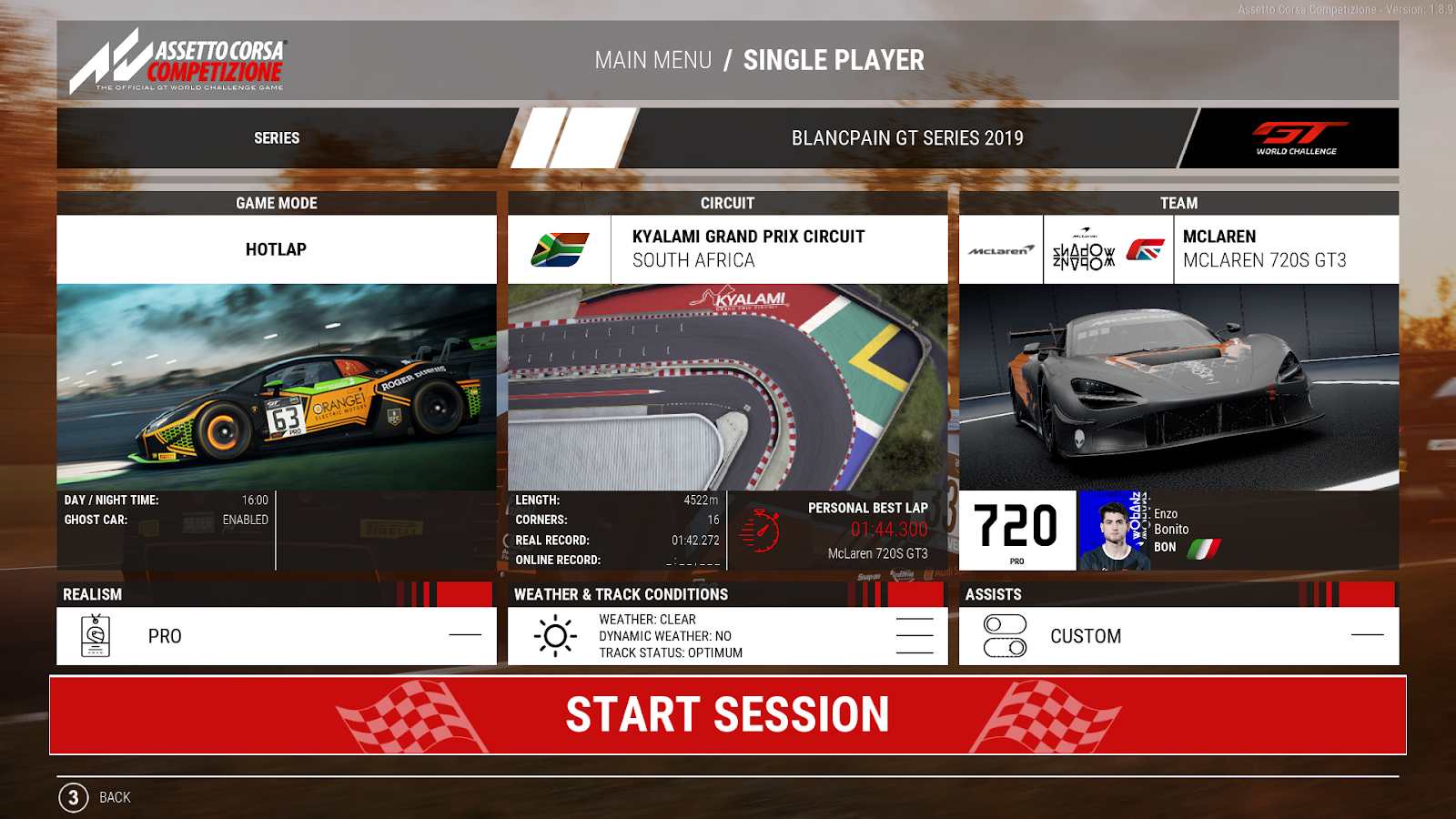Select driver Enzo Bonito portrait
This screenshot has height=819, width=1456.
pyautogui.click(x=1113, y=531)
